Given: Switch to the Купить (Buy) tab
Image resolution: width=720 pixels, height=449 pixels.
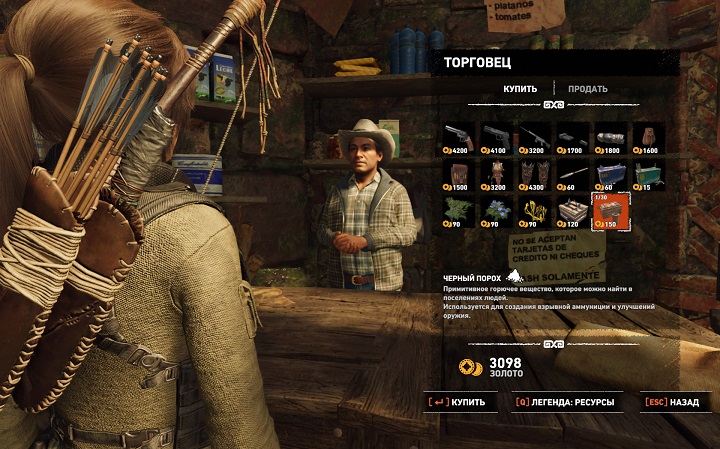Looking at the screenshot, I should pos(520,89).
